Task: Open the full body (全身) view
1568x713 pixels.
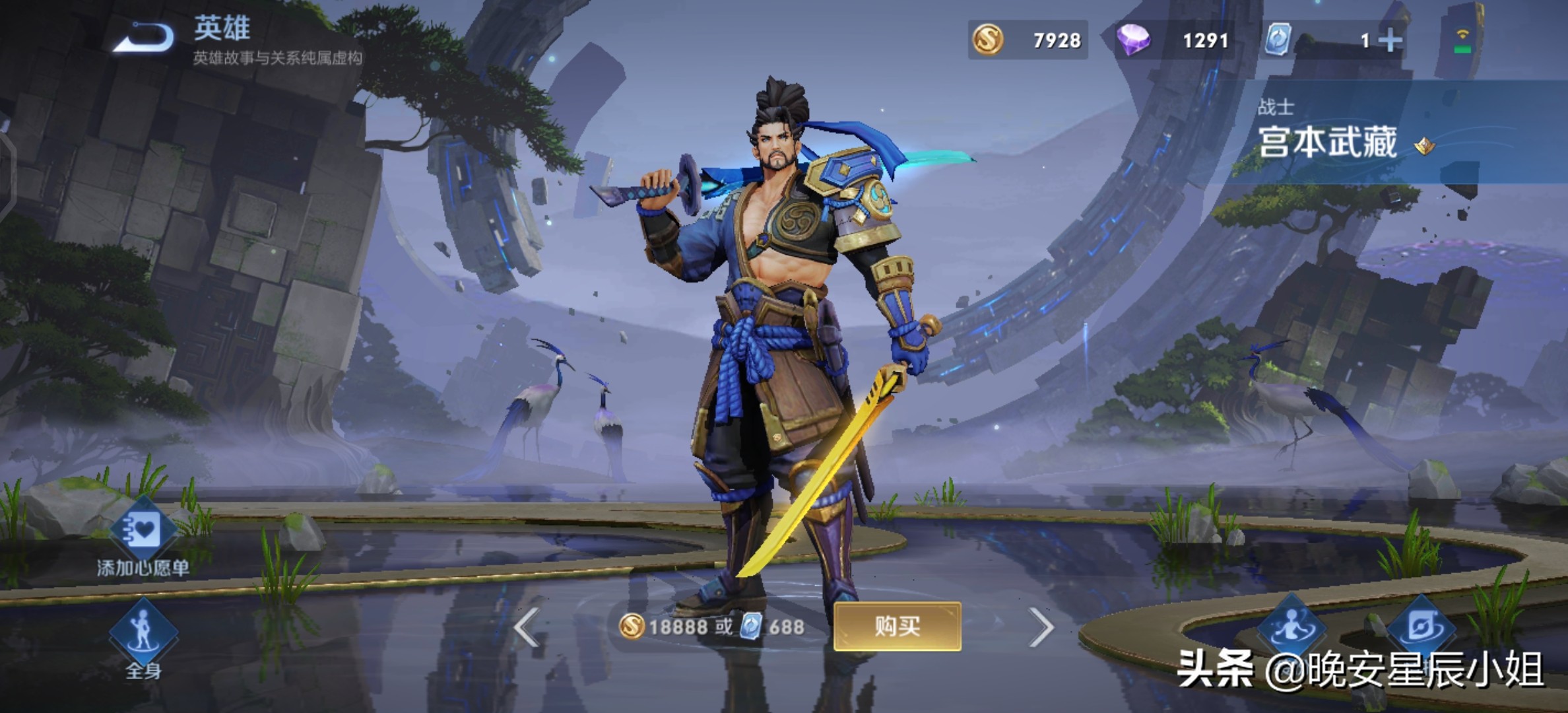Action: click(x=143, y=637)
